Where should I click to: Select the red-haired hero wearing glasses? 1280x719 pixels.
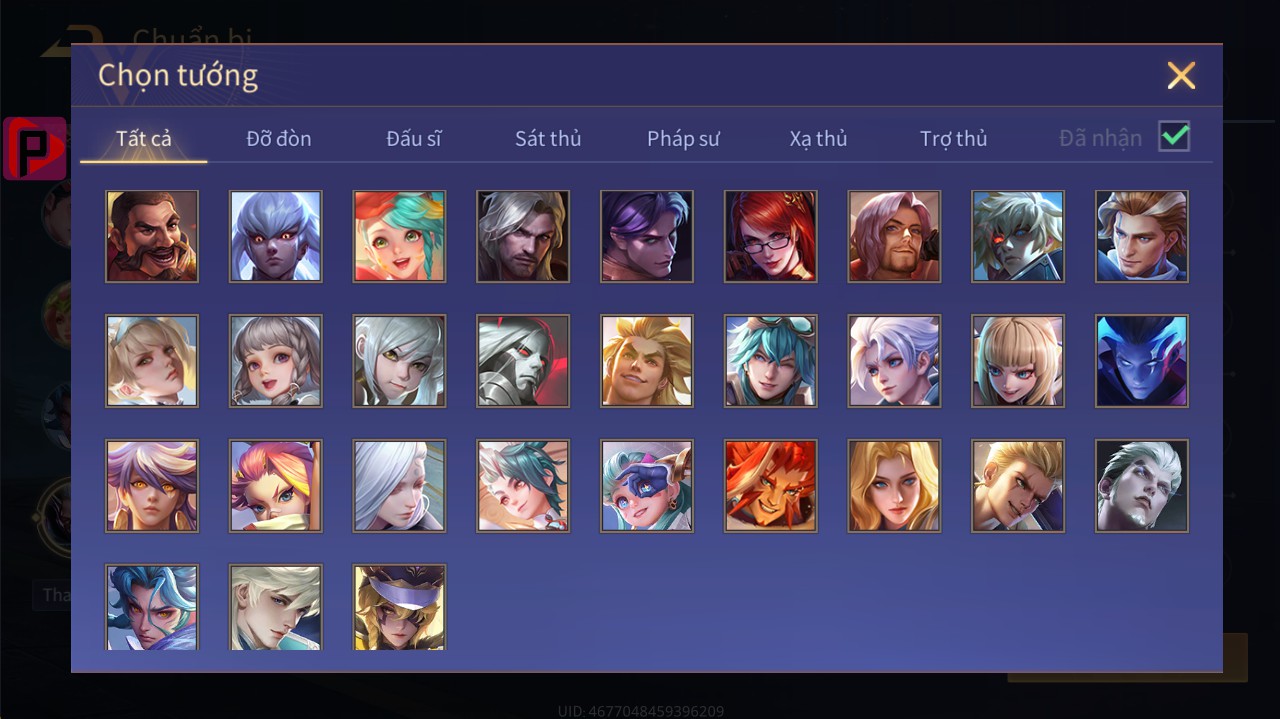click(770, 237)
